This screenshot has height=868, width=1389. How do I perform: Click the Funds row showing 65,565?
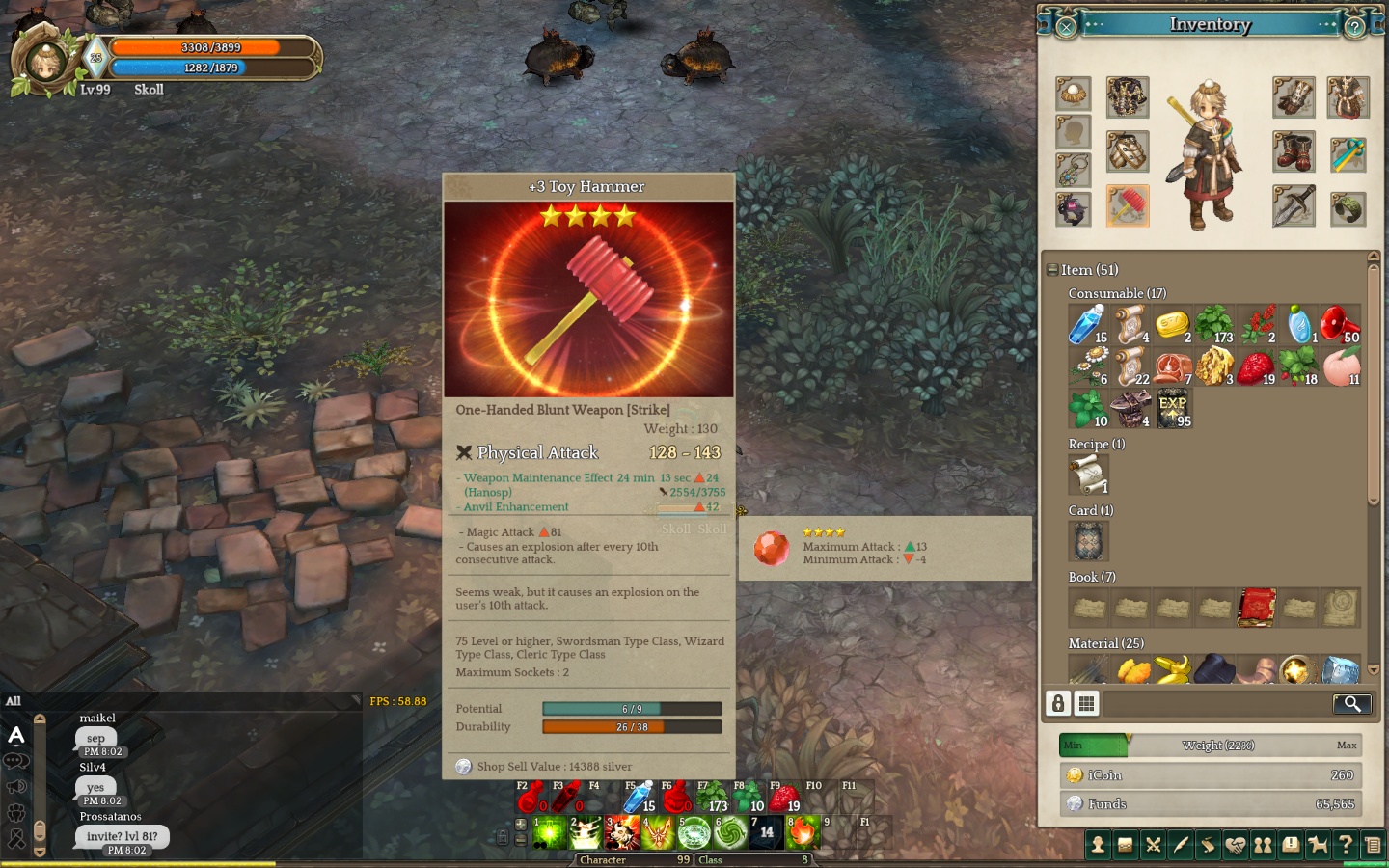point(1211,803)
